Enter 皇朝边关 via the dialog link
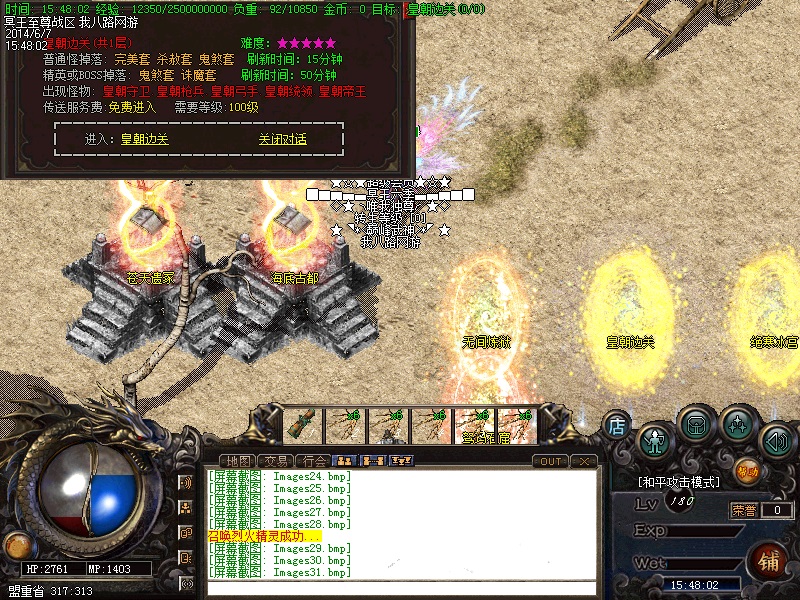The width and height of the screenshot is (800, 600). [x=145, y=140]
